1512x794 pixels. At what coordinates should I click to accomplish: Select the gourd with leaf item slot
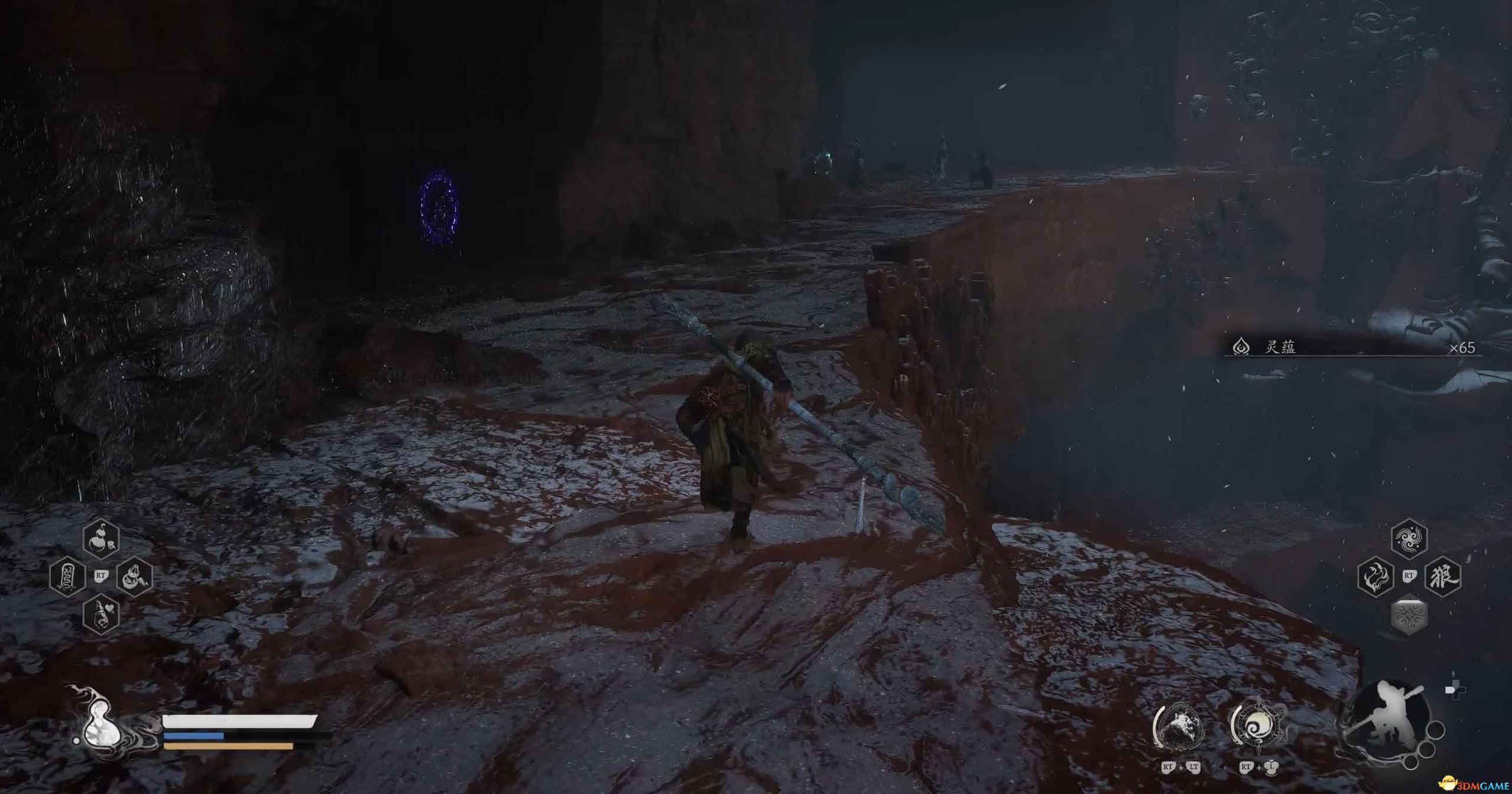[x=102, y=539]
